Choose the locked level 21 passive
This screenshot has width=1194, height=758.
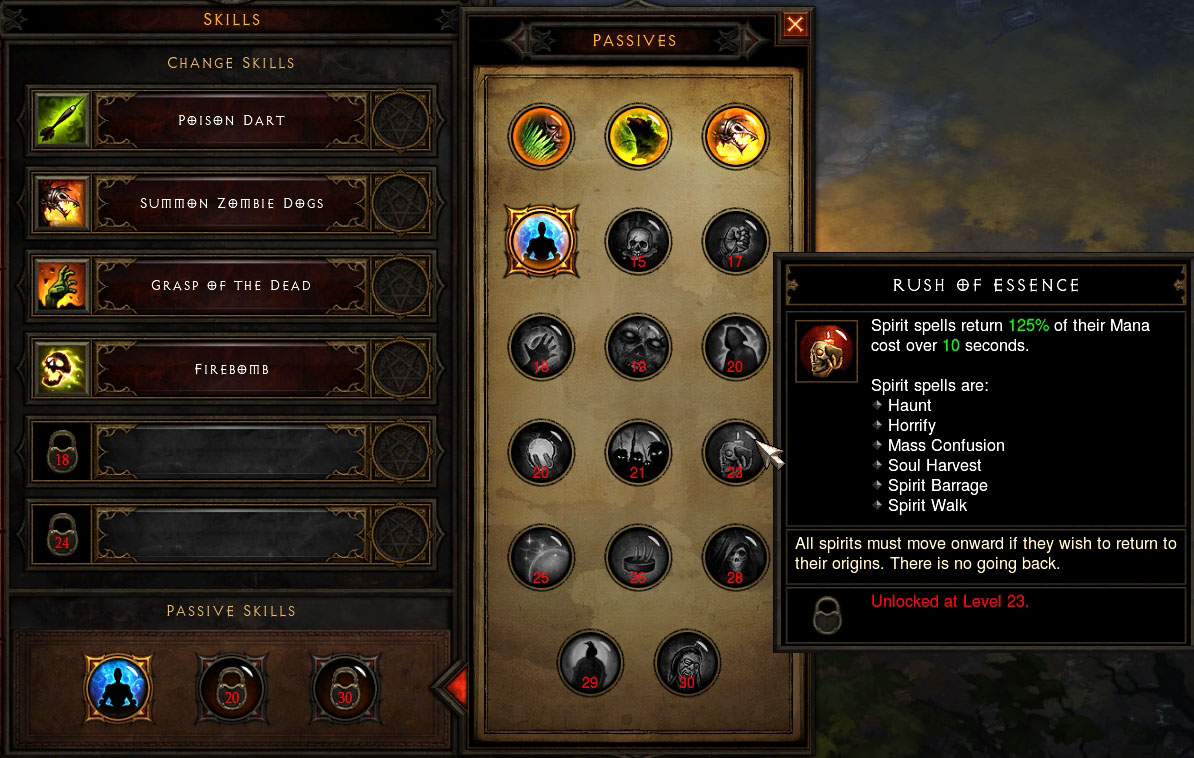(x=638, y=452)
